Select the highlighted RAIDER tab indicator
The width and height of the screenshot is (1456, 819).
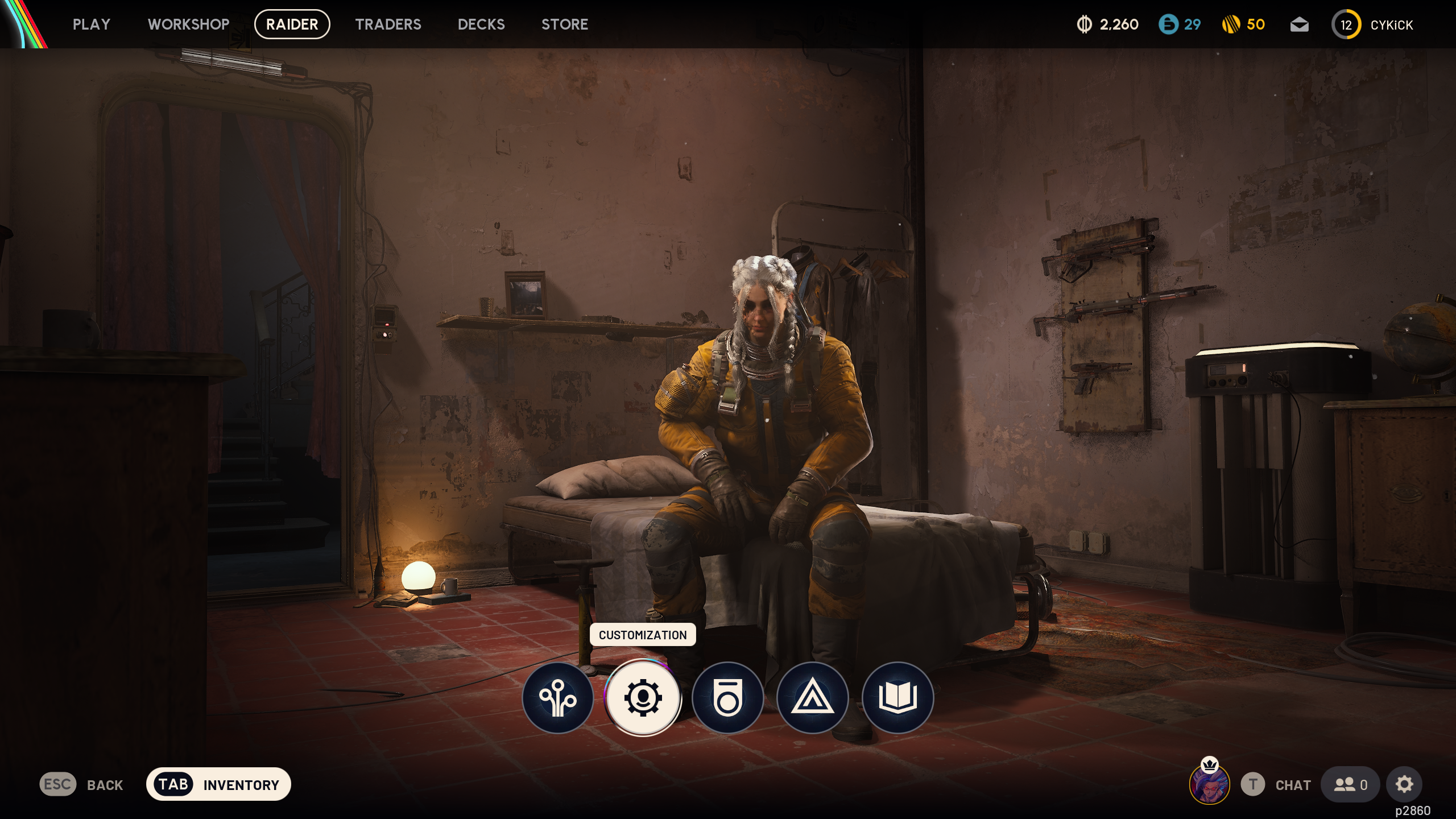[x=292, y=24]
